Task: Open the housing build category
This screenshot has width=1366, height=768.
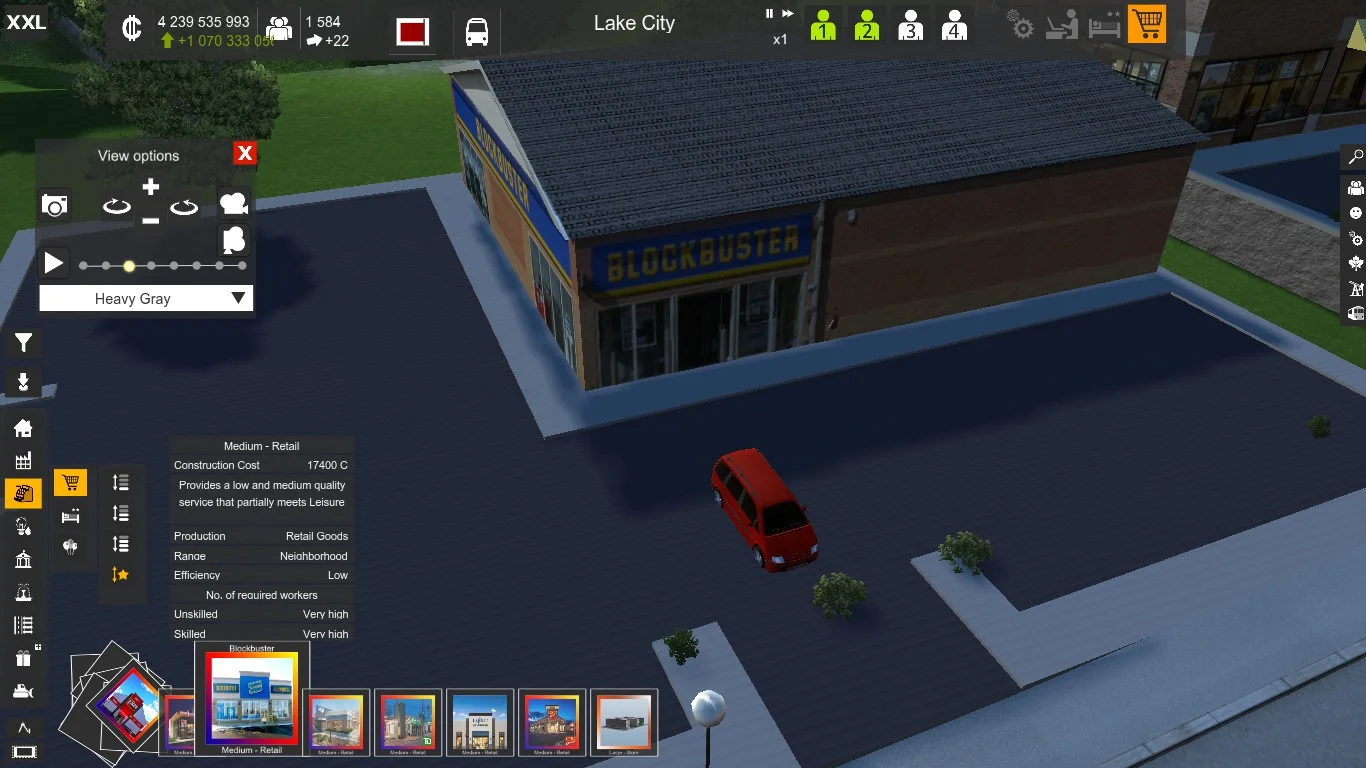Action: click(x=23, y=428)
